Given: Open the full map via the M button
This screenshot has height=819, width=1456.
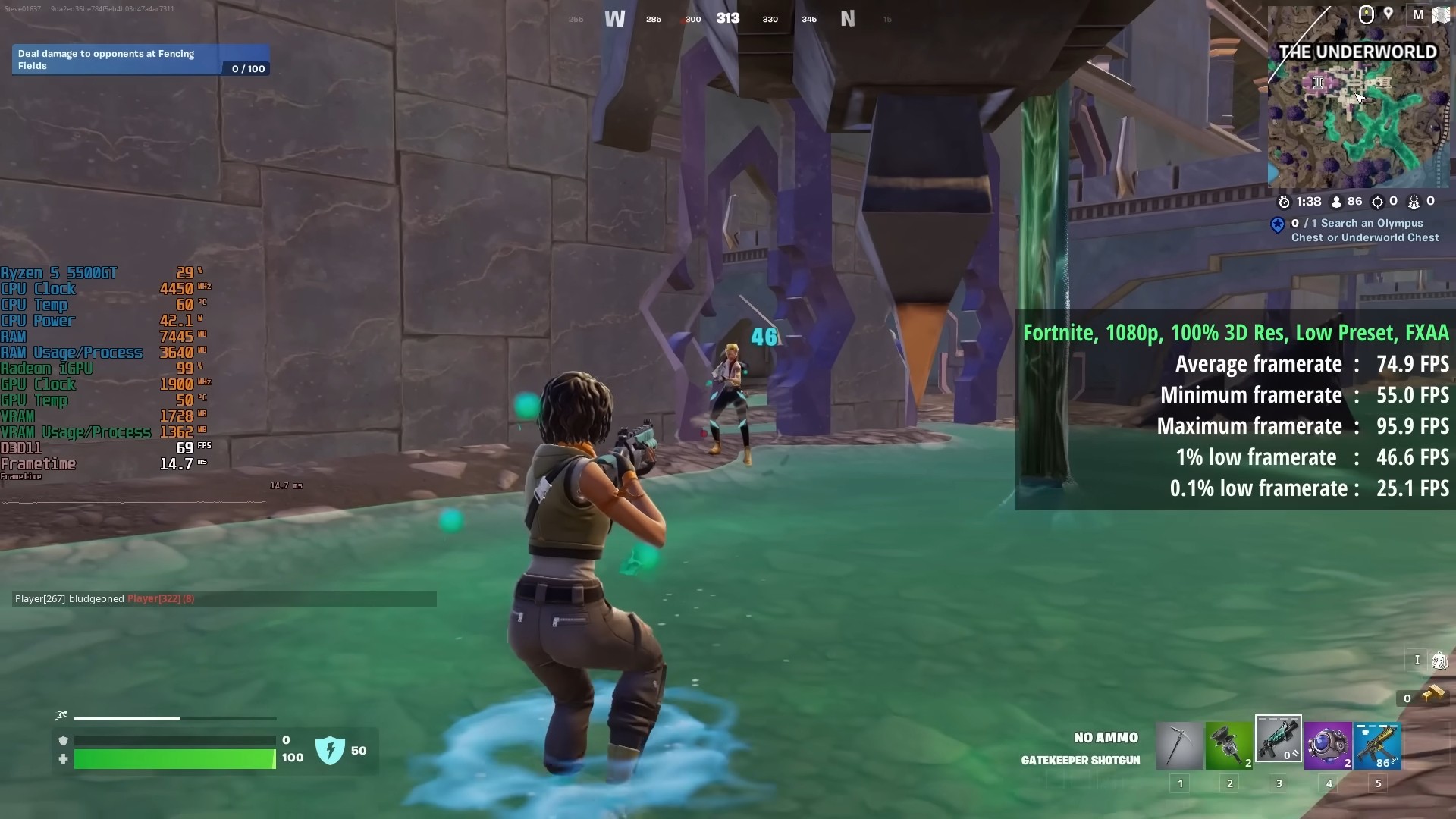Looking at the screenshot, I should (x=1417, y=15).
